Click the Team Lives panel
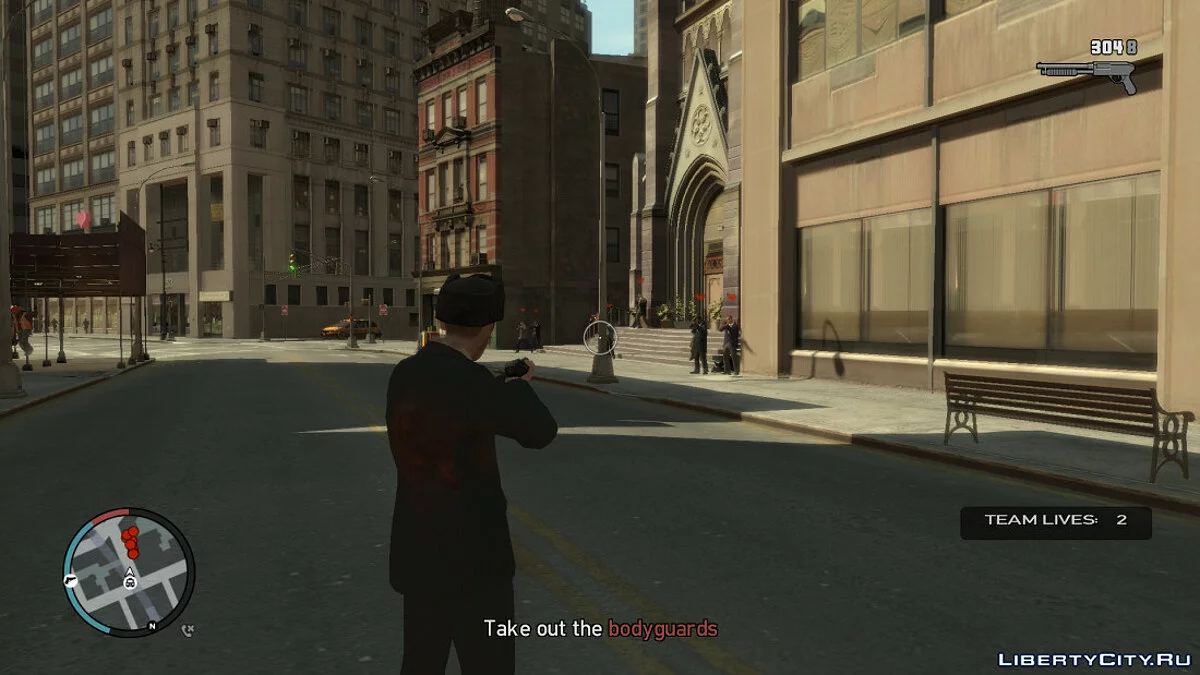 click(x=1055, y=521)
